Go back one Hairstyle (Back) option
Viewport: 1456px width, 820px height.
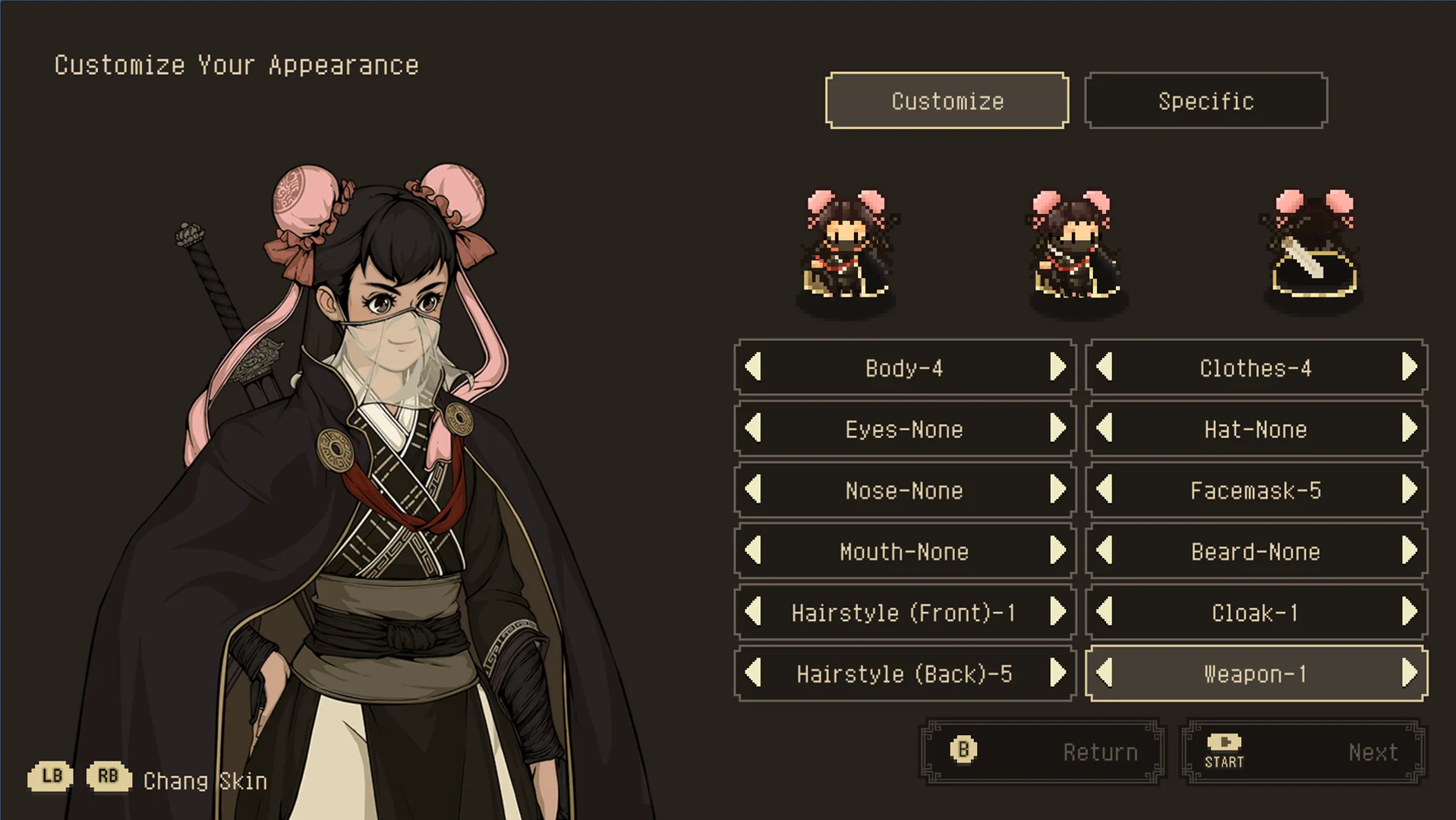pyautogui.click(x=753, y=673)
